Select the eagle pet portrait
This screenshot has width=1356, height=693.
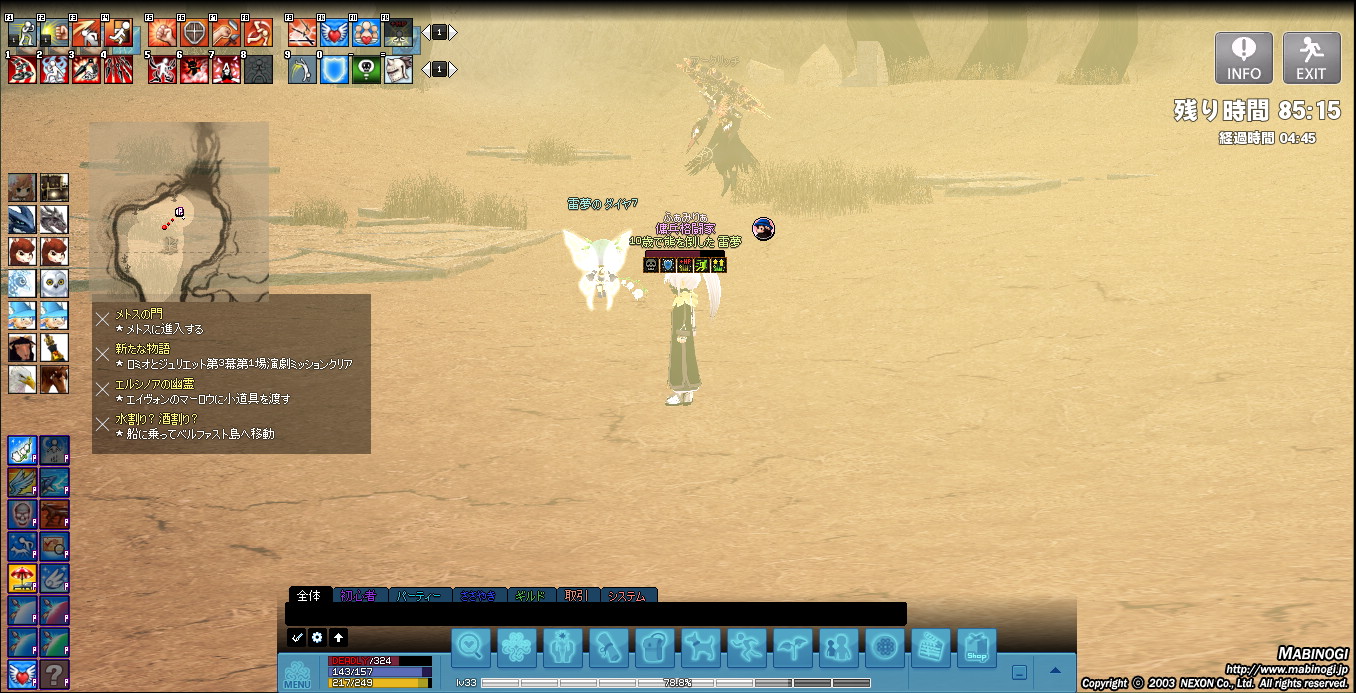pos(22,379)
